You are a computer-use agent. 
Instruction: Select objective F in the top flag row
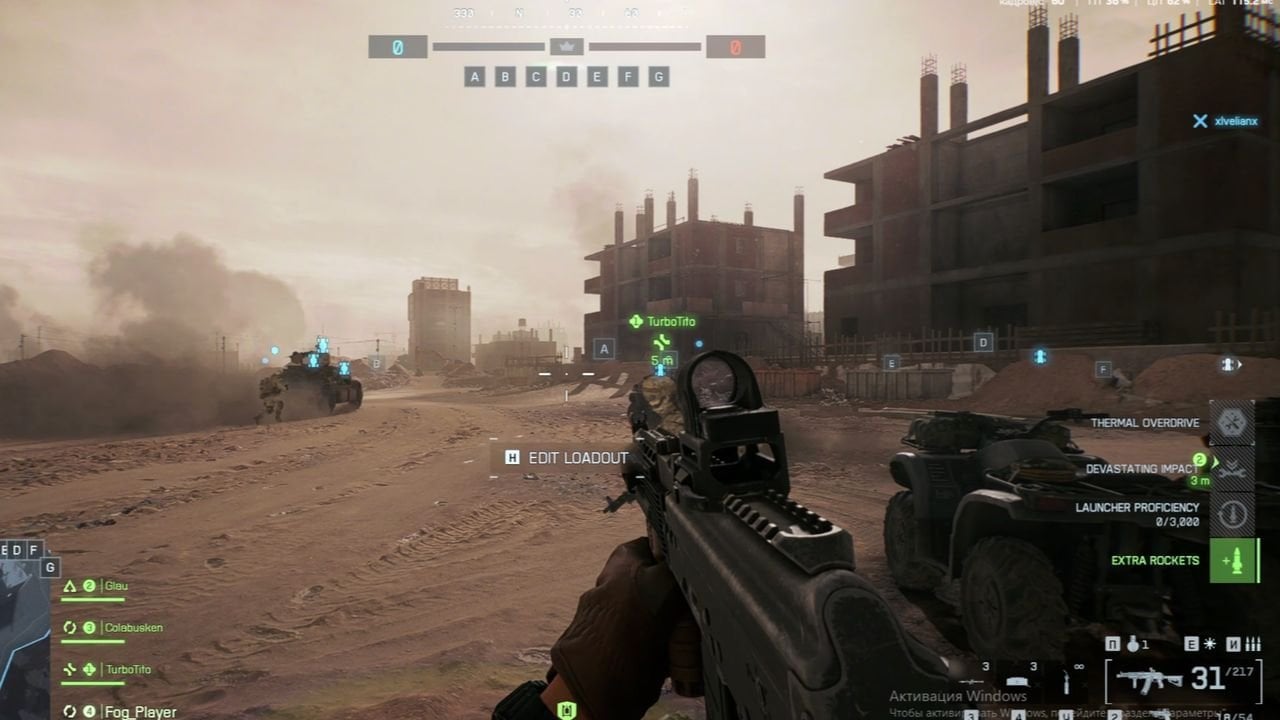[628, 77]
